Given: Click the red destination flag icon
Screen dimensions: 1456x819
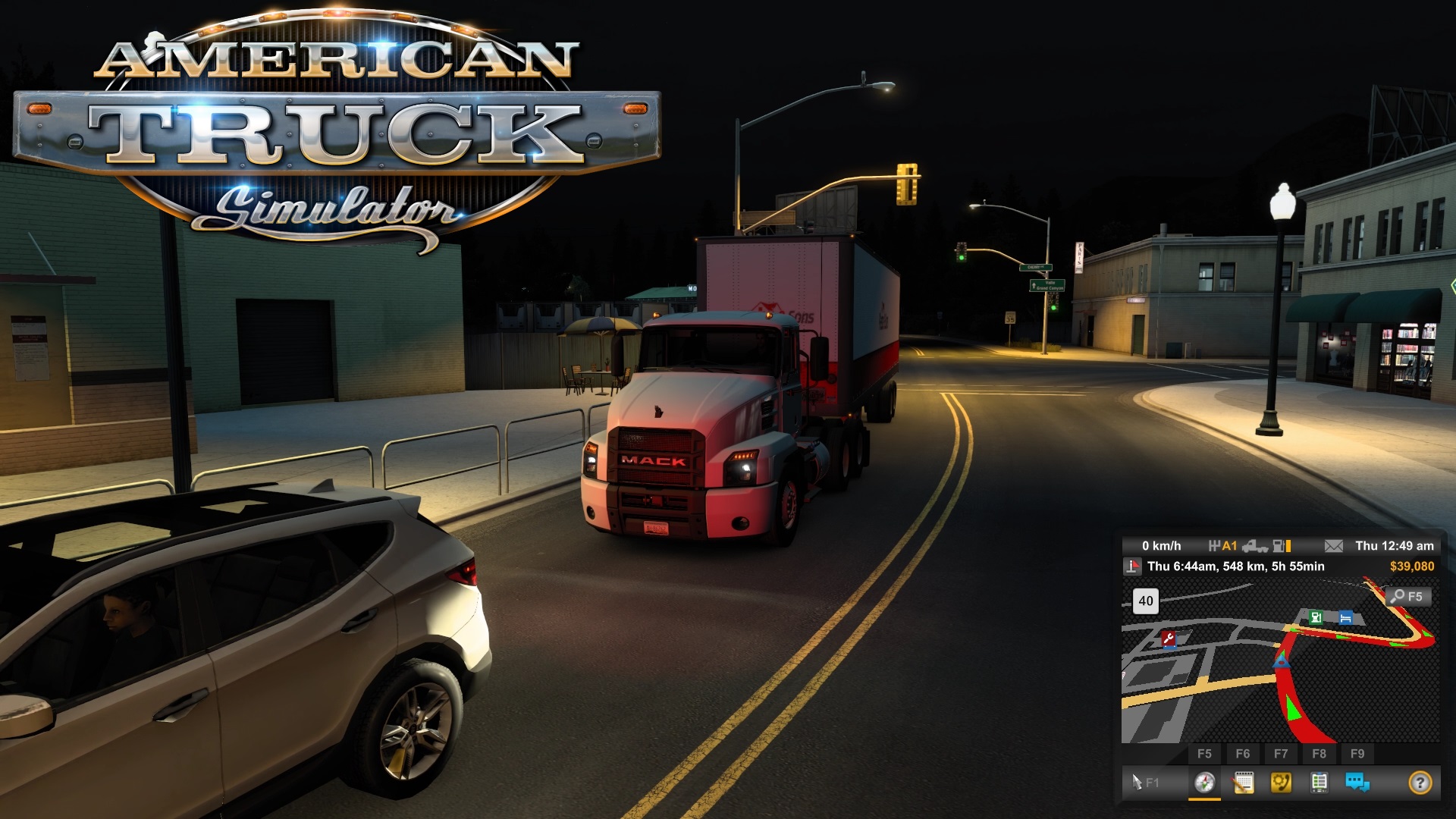Looking at the screenshot, I should (1132, 566).
